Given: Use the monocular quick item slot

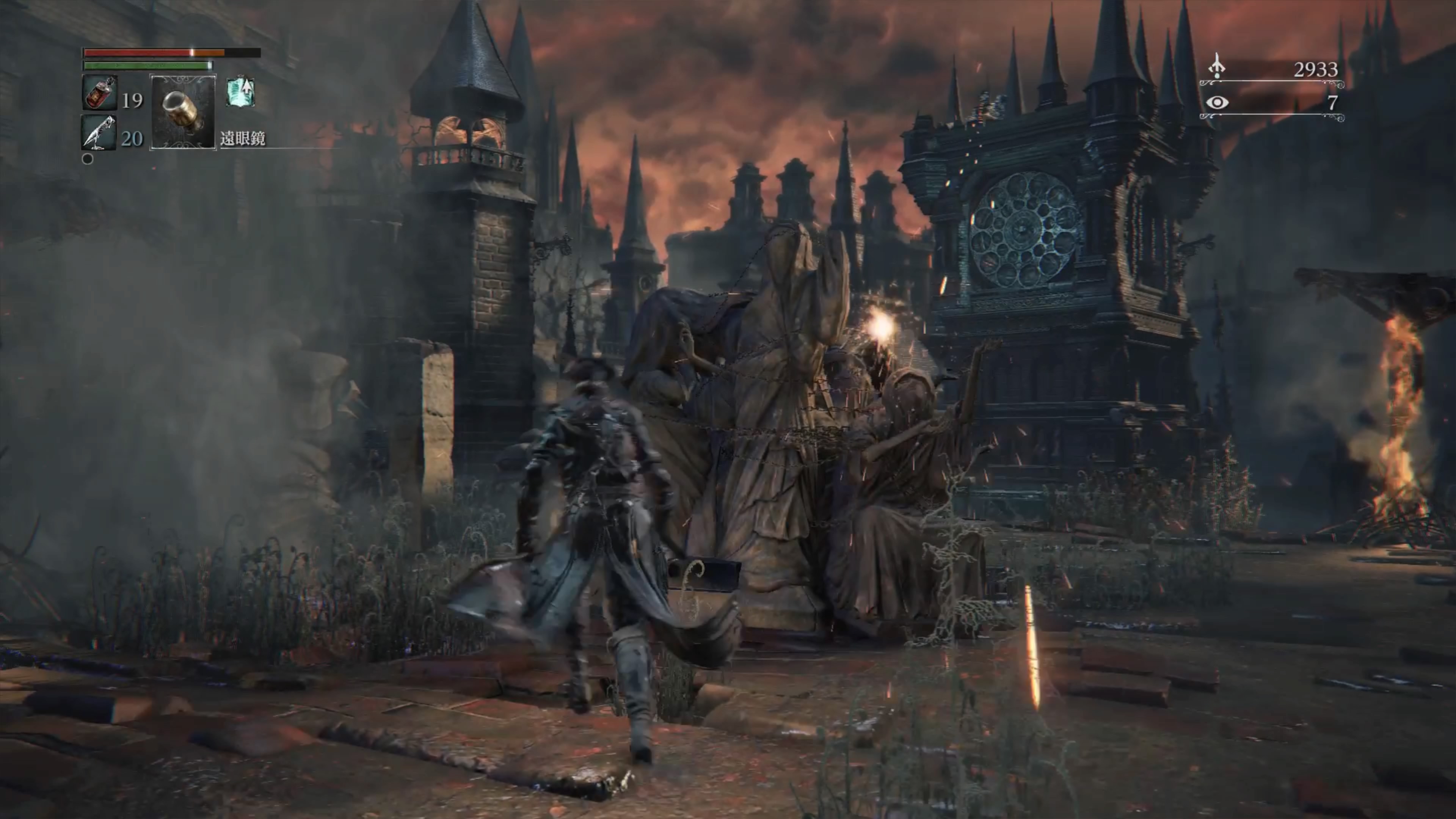Looking at the screenshot, I should coord(182,112).
